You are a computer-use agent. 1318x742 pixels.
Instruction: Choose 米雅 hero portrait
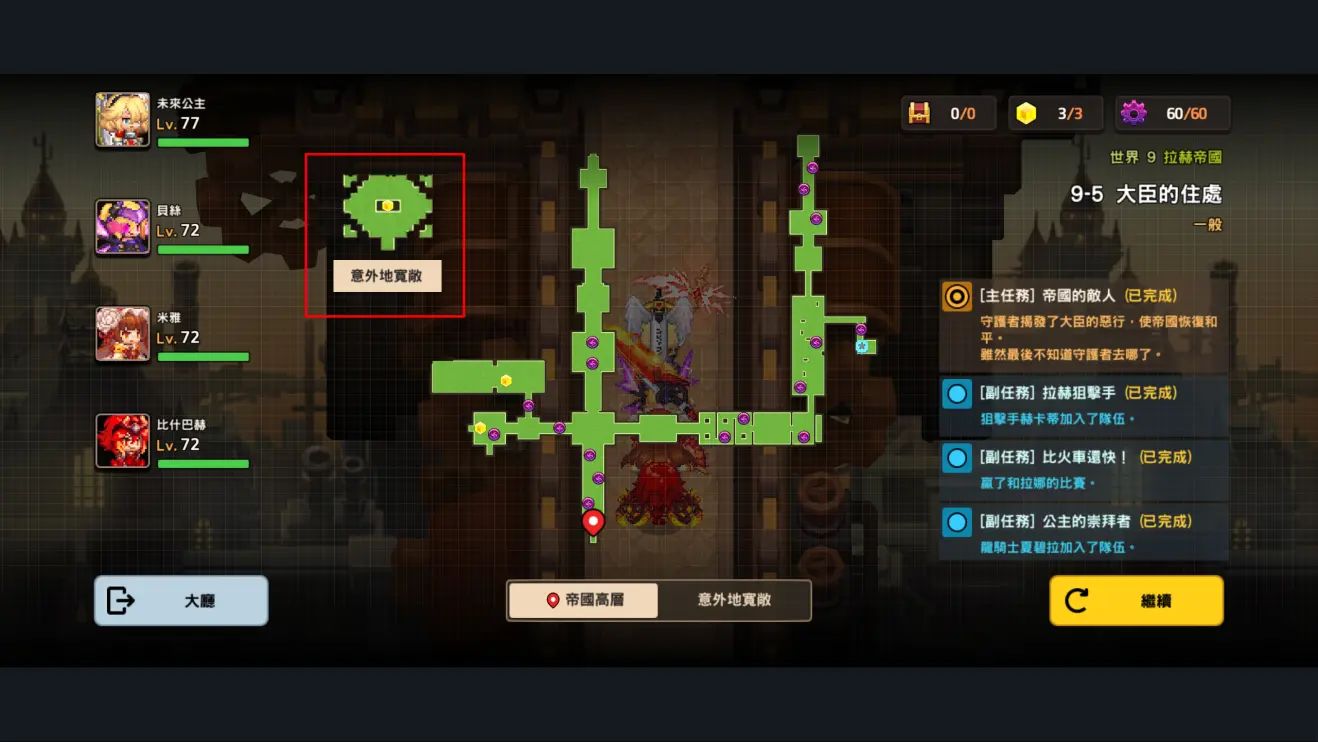[x=122, y=334]
